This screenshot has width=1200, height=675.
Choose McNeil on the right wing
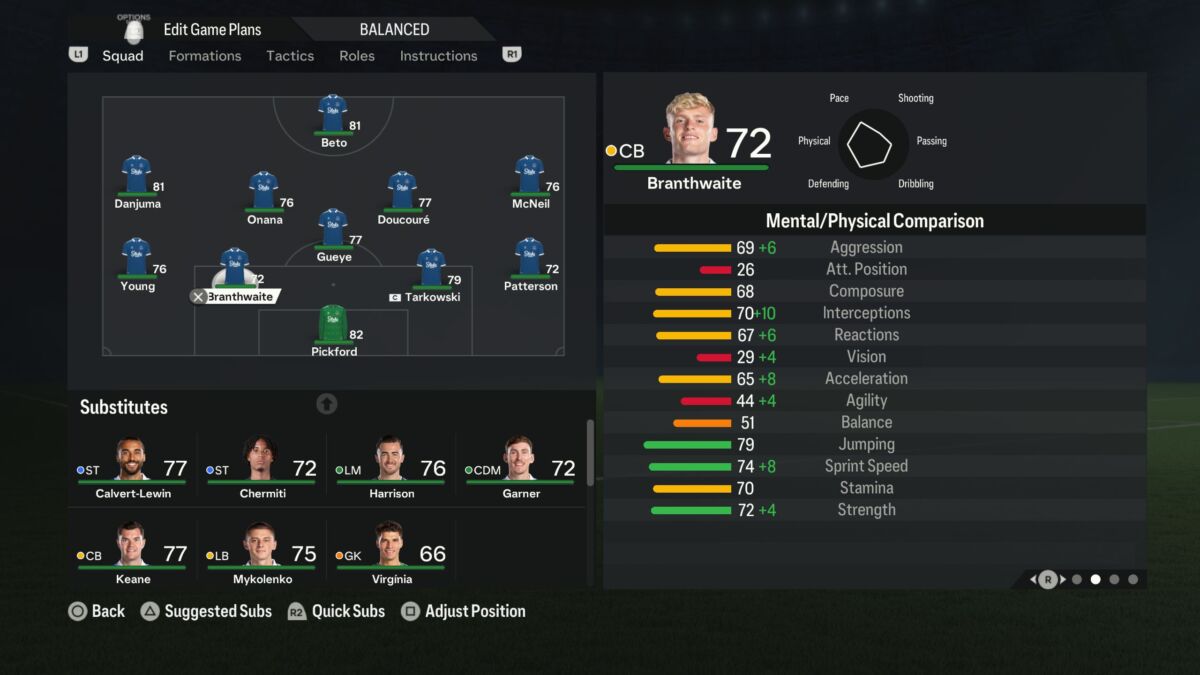(529, 178)
